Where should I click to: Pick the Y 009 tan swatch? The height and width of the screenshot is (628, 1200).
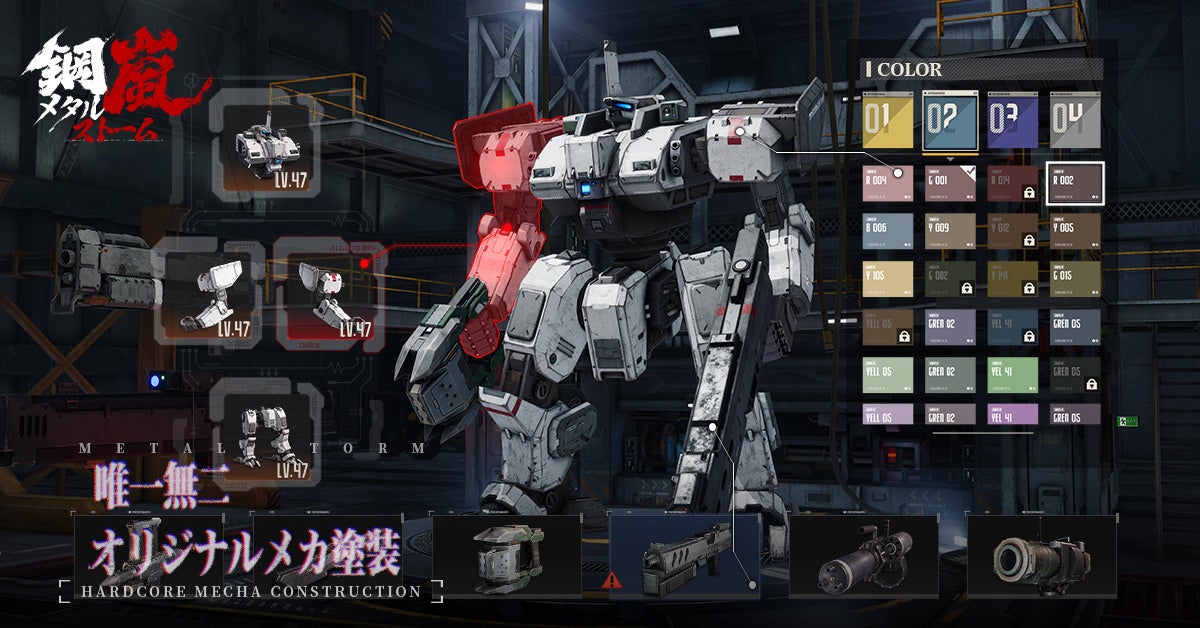coord(951,230)
